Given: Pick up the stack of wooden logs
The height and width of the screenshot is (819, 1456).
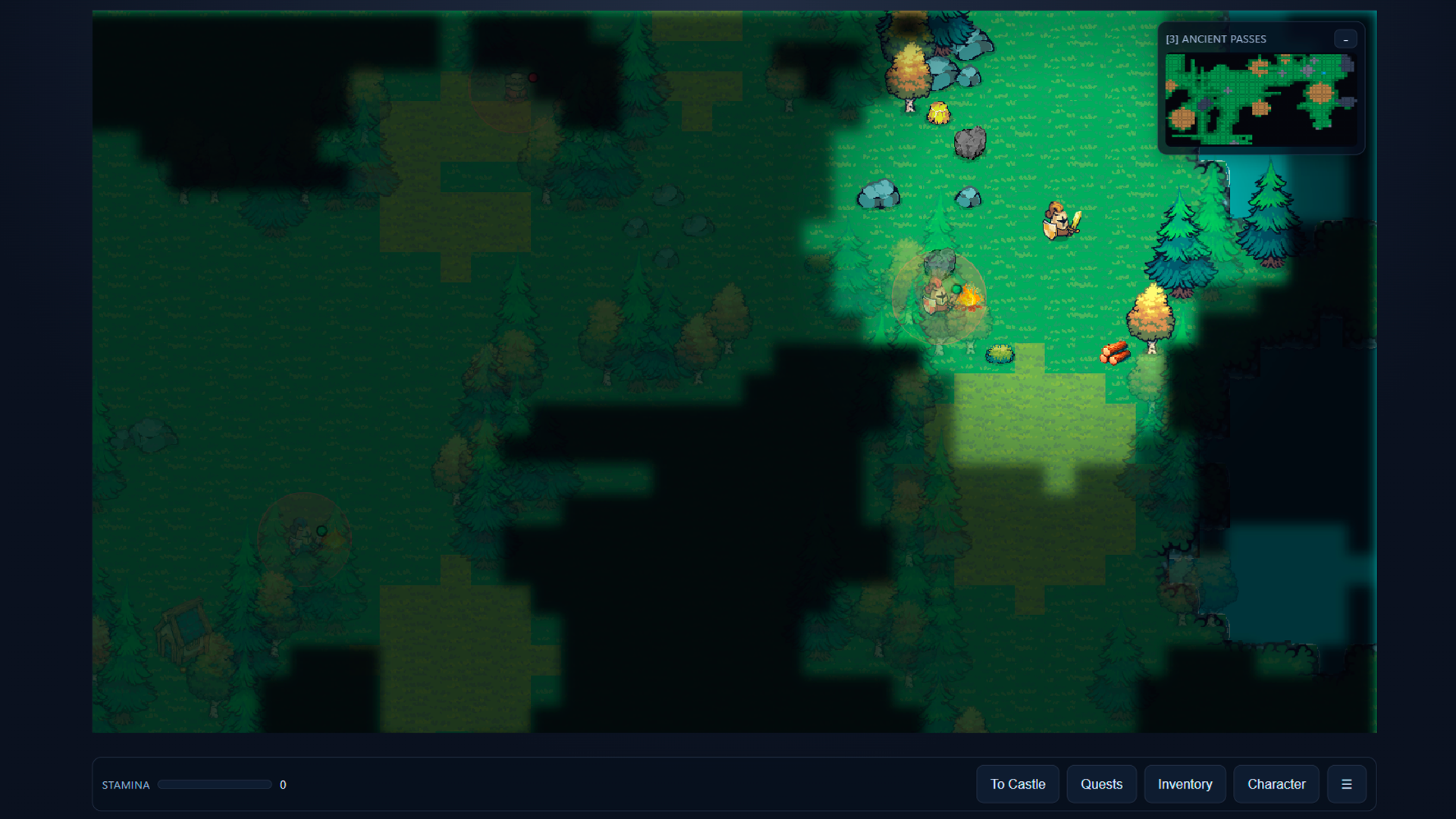Looking at the screenshot, I should [1116, 353].
